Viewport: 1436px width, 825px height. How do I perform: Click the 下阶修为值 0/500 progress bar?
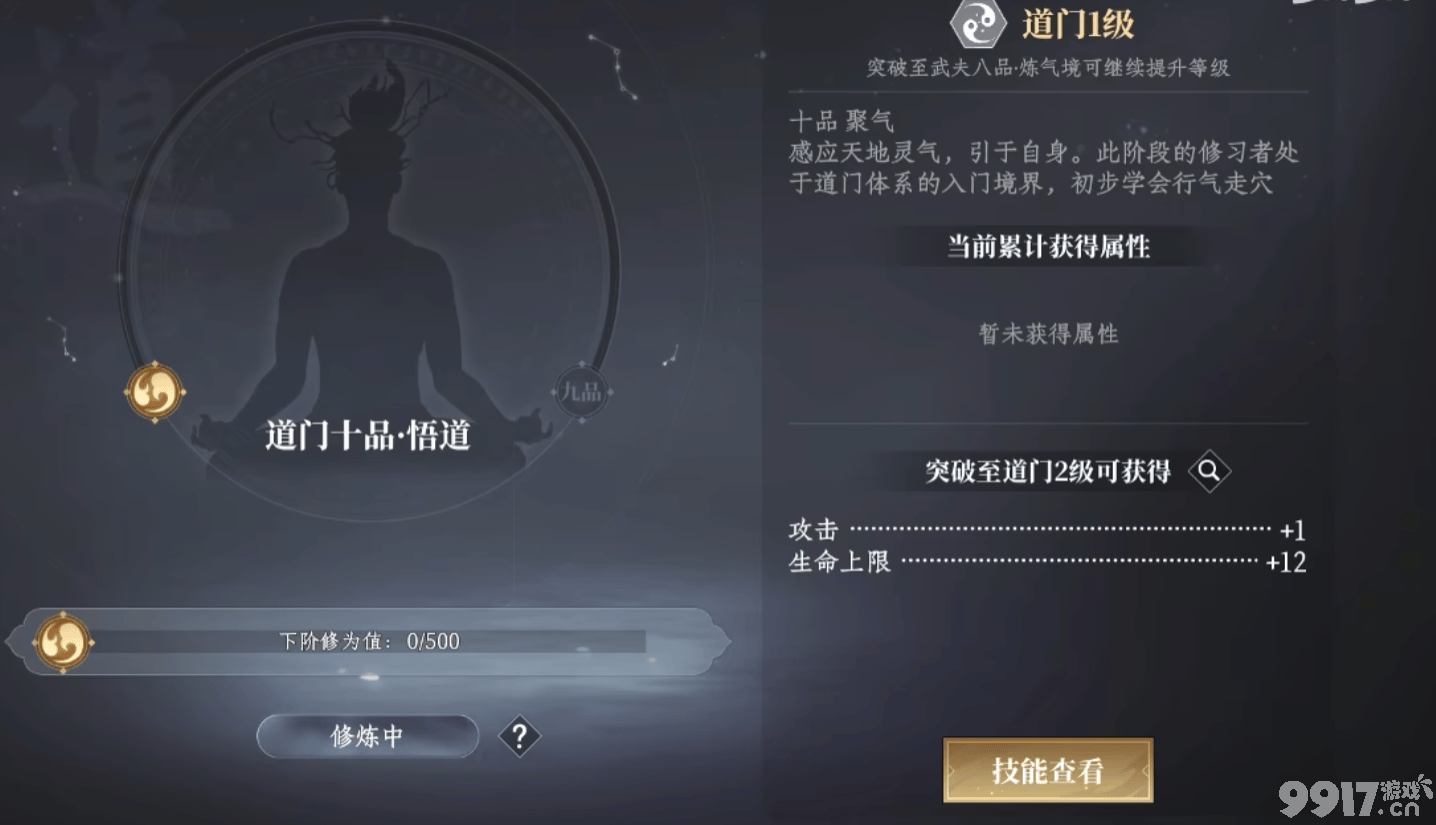pos(370,641)
